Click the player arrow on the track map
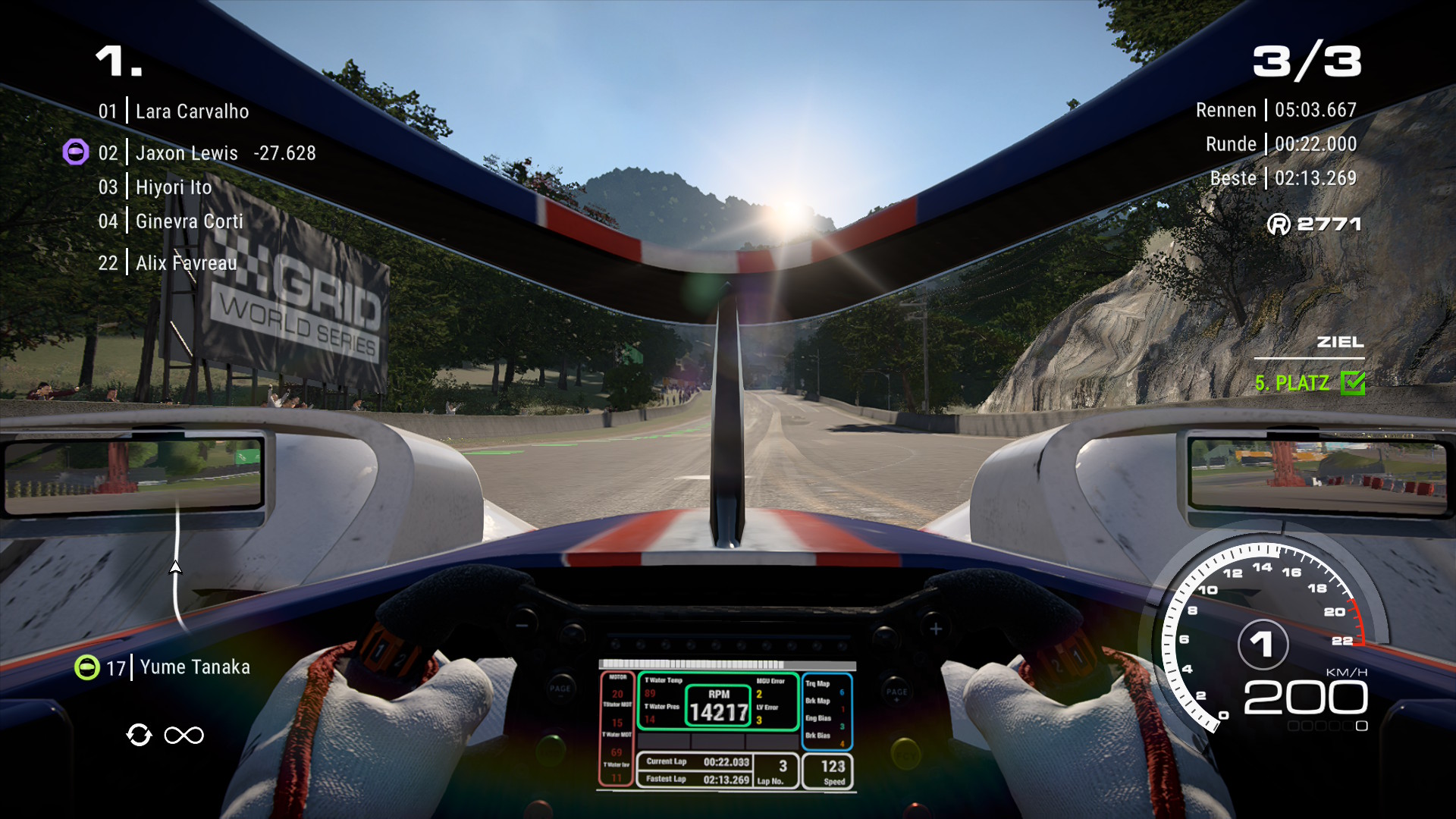1456x819 pixels. [175, 567]
